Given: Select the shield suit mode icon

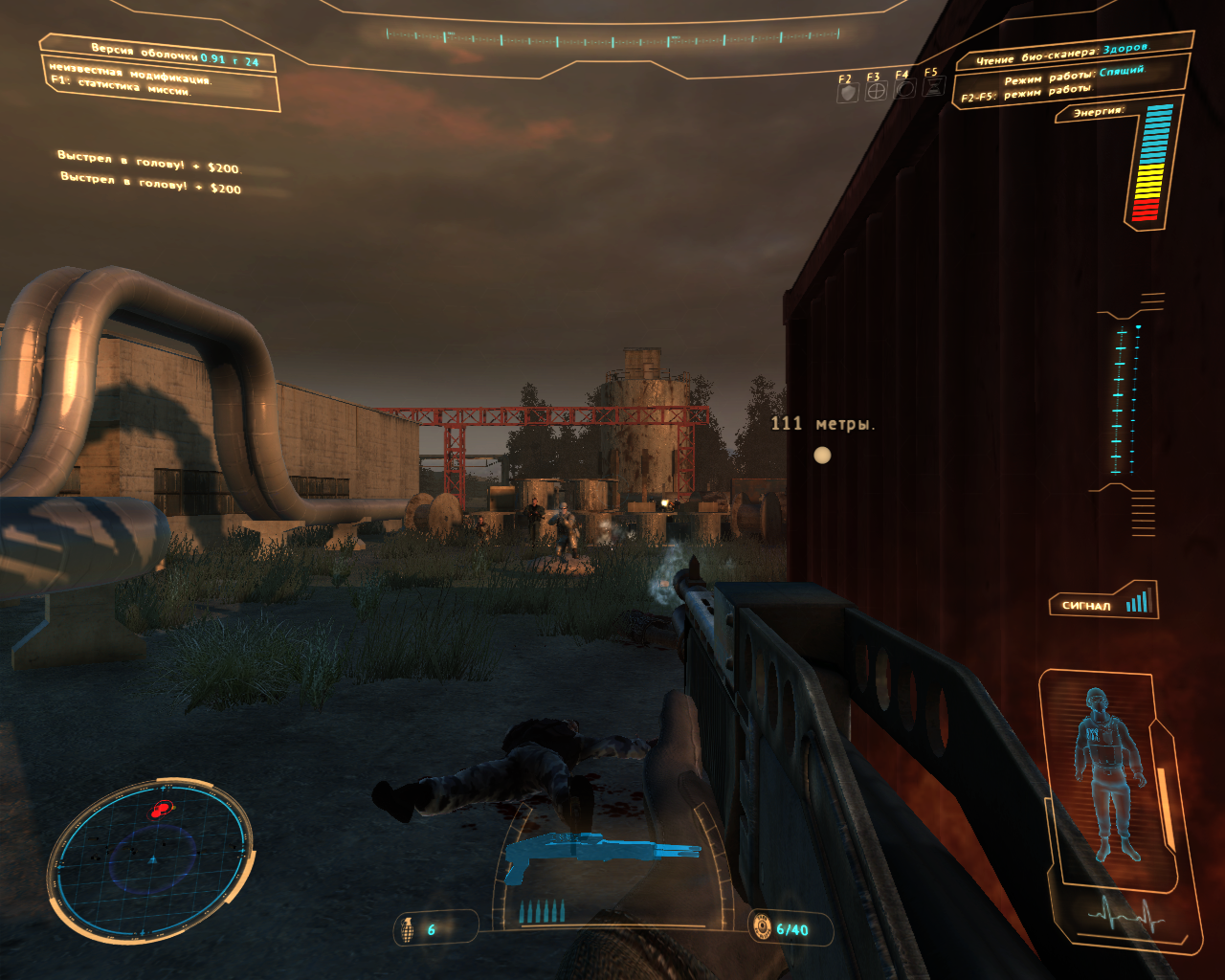Looking at the screenshot, I should [x=847, y=93].
